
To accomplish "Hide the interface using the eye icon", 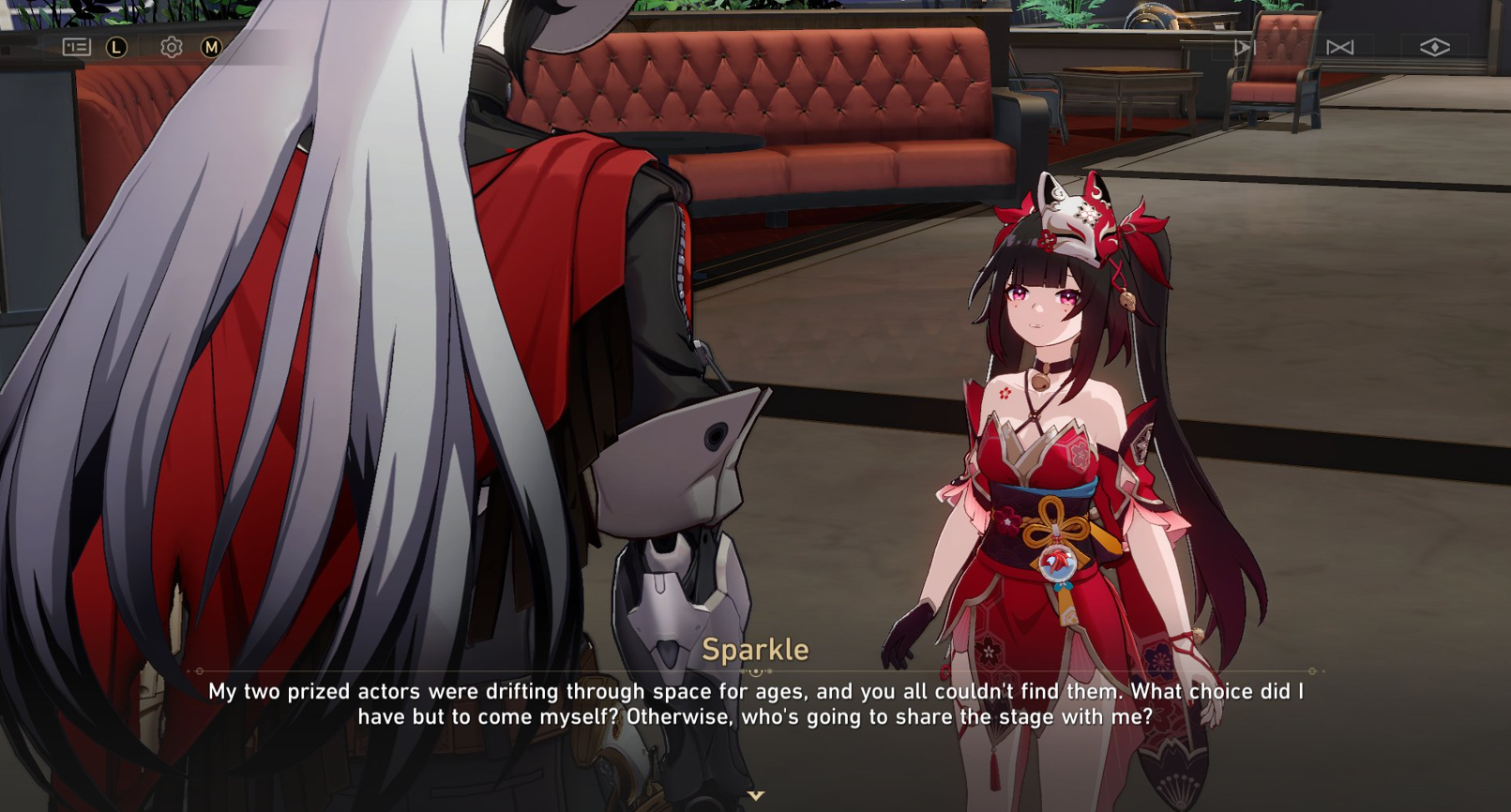I will tap(1434, 47).
